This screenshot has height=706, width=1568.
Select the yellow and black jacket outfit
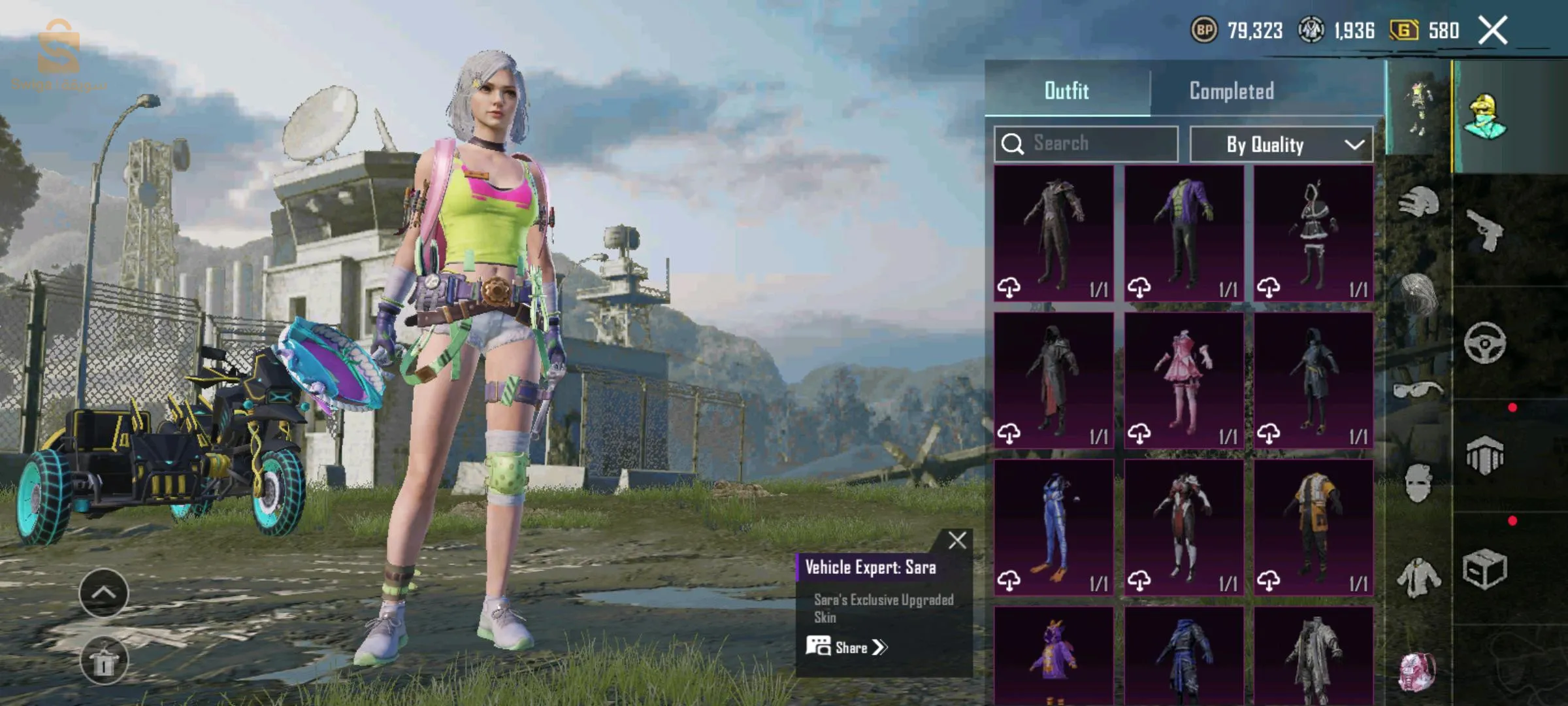(x=1313, y=528)
